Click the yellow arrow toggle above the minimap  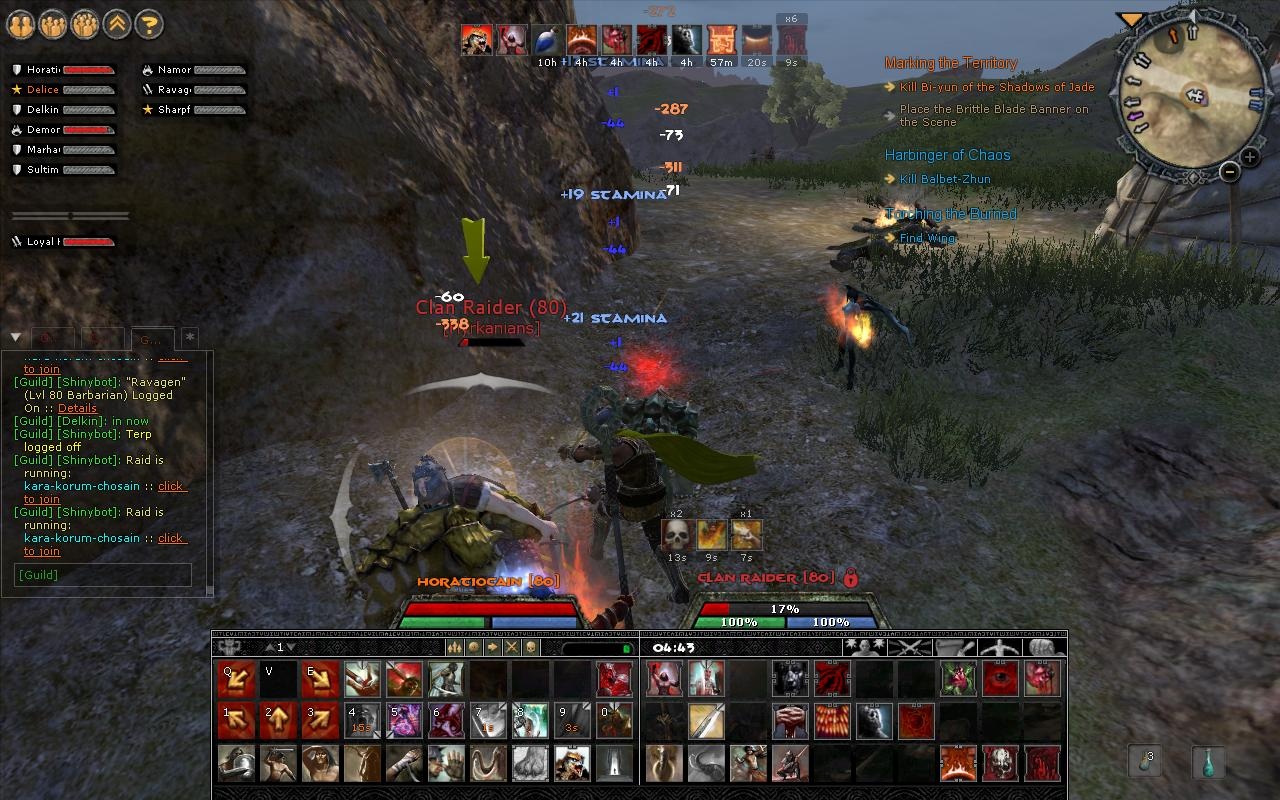click(x=1129, y=16)
